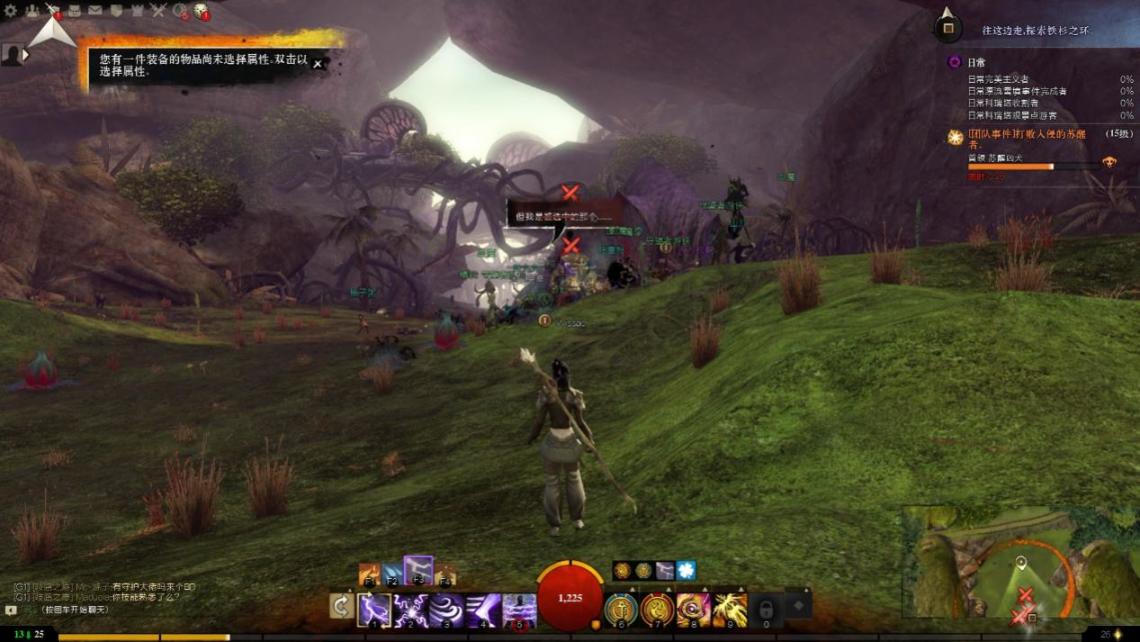The image size is (1140, 642).
Task: Trigger weapon skill 3 swirling wind
Action: [447, 609]
